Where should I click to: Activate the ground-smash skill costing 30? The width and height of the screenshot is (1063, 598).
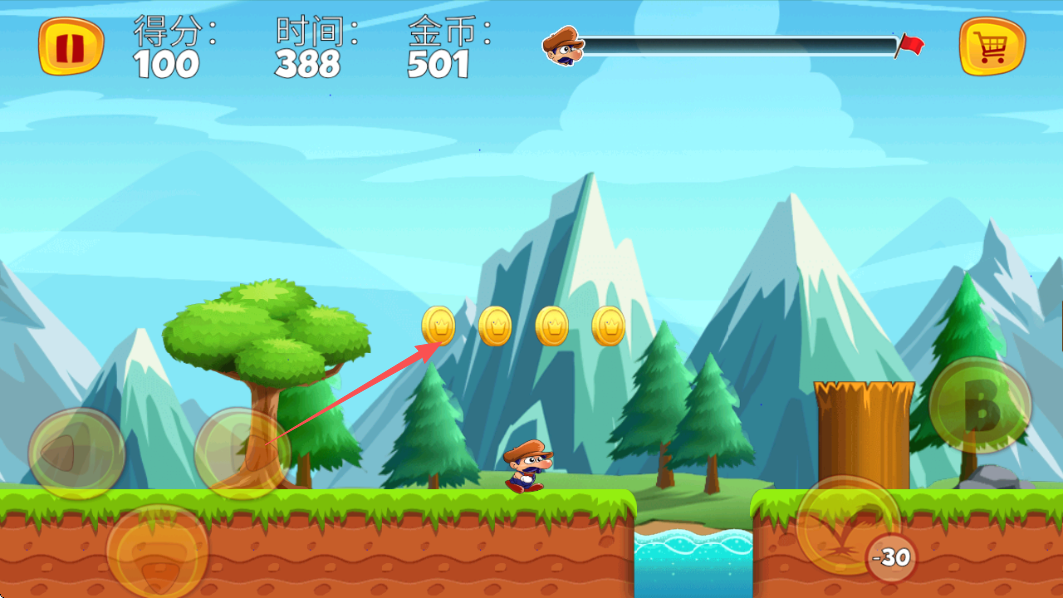click(848, 525)
